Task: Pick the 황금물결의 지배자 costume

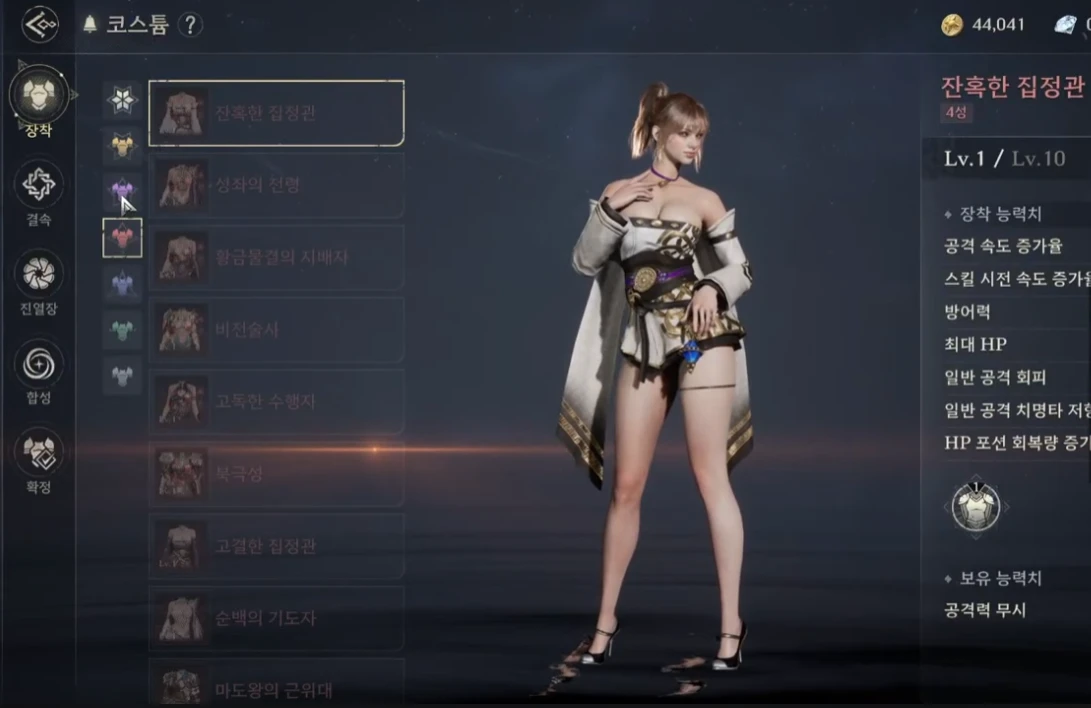Action: pos(276,257)
